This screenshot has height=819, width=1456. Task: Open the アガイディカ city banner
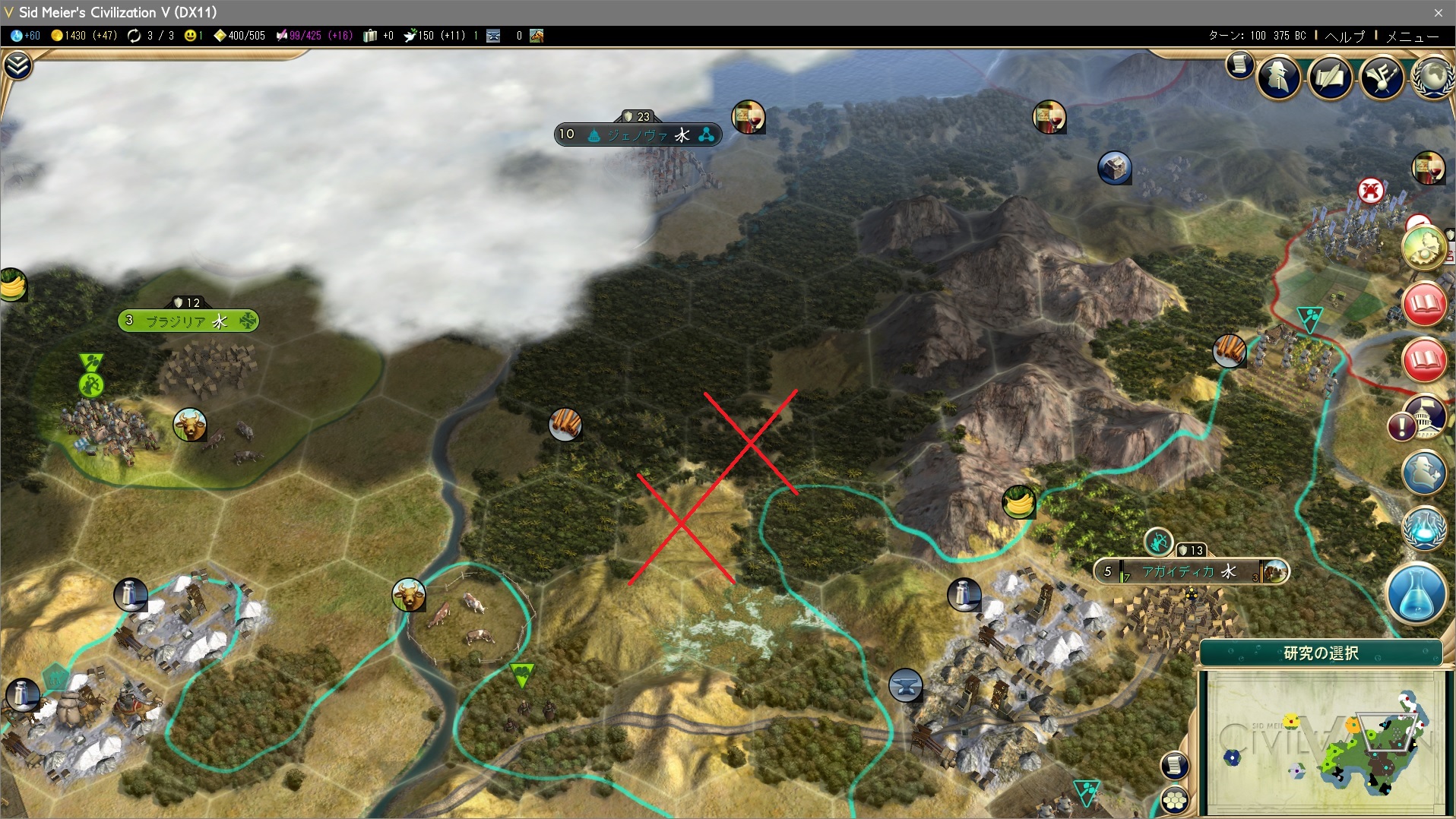click(1191, 571)
